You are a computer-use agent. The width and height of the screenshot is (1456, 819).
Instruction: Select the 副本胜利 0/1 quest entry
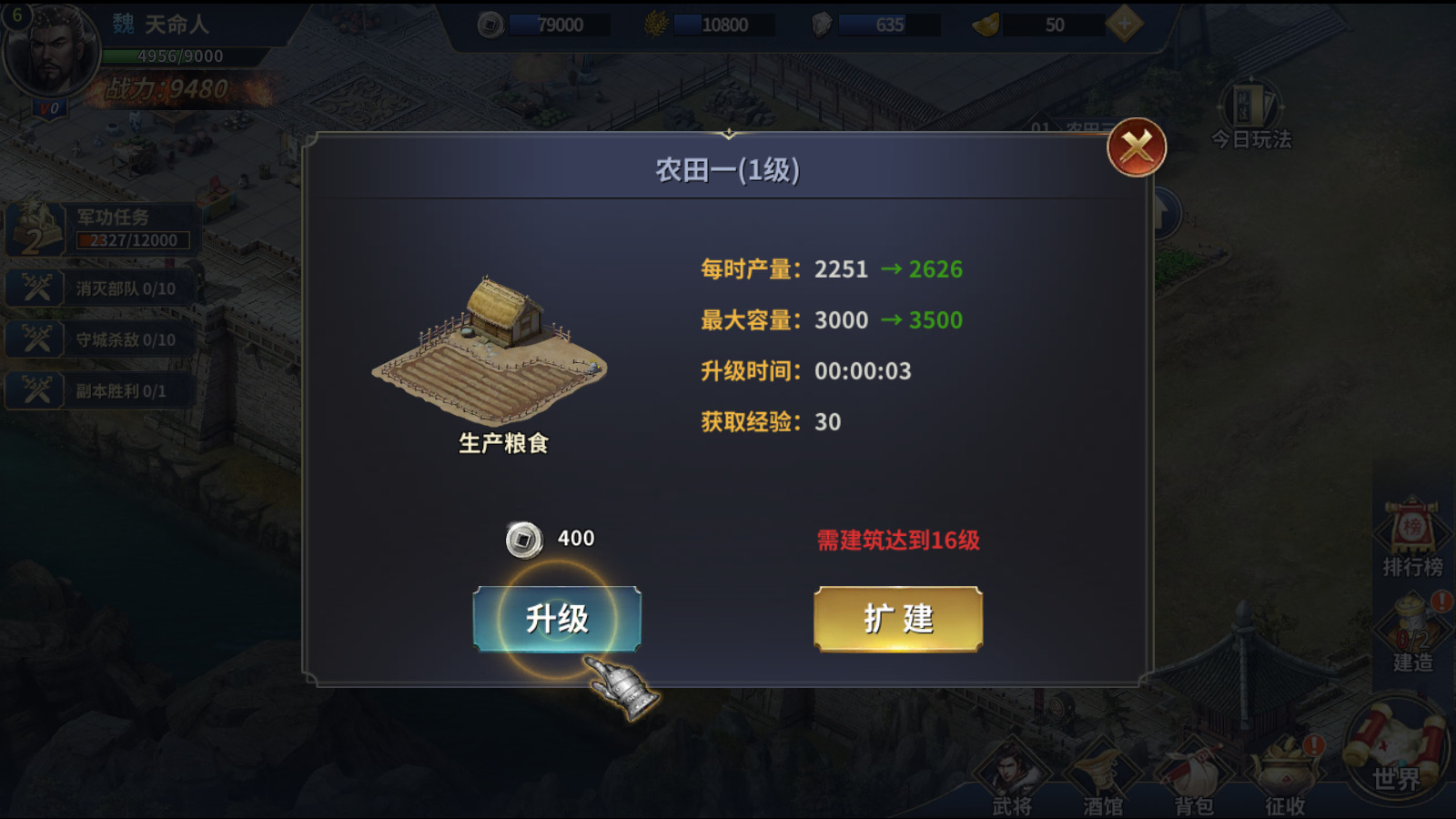click(102, 391)
